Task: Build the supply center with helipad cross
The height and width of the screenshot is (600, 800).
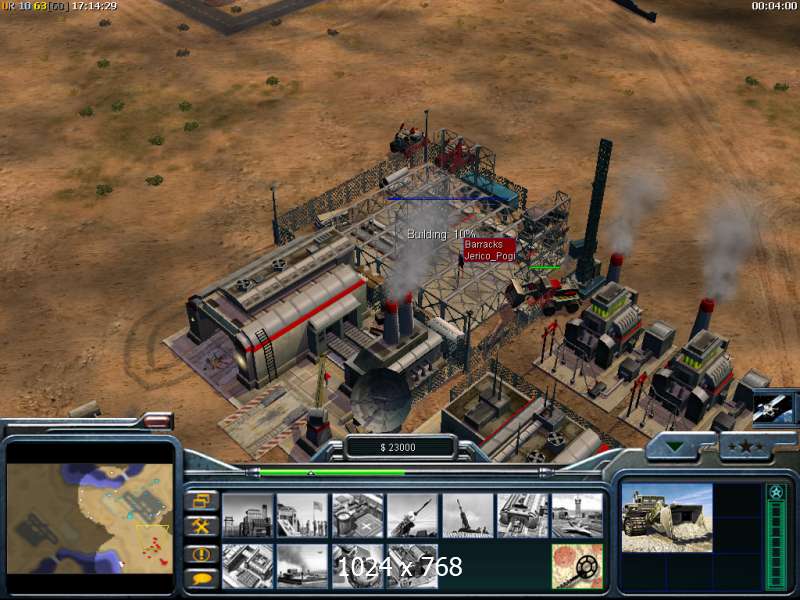Action: (x=358, y=516)
